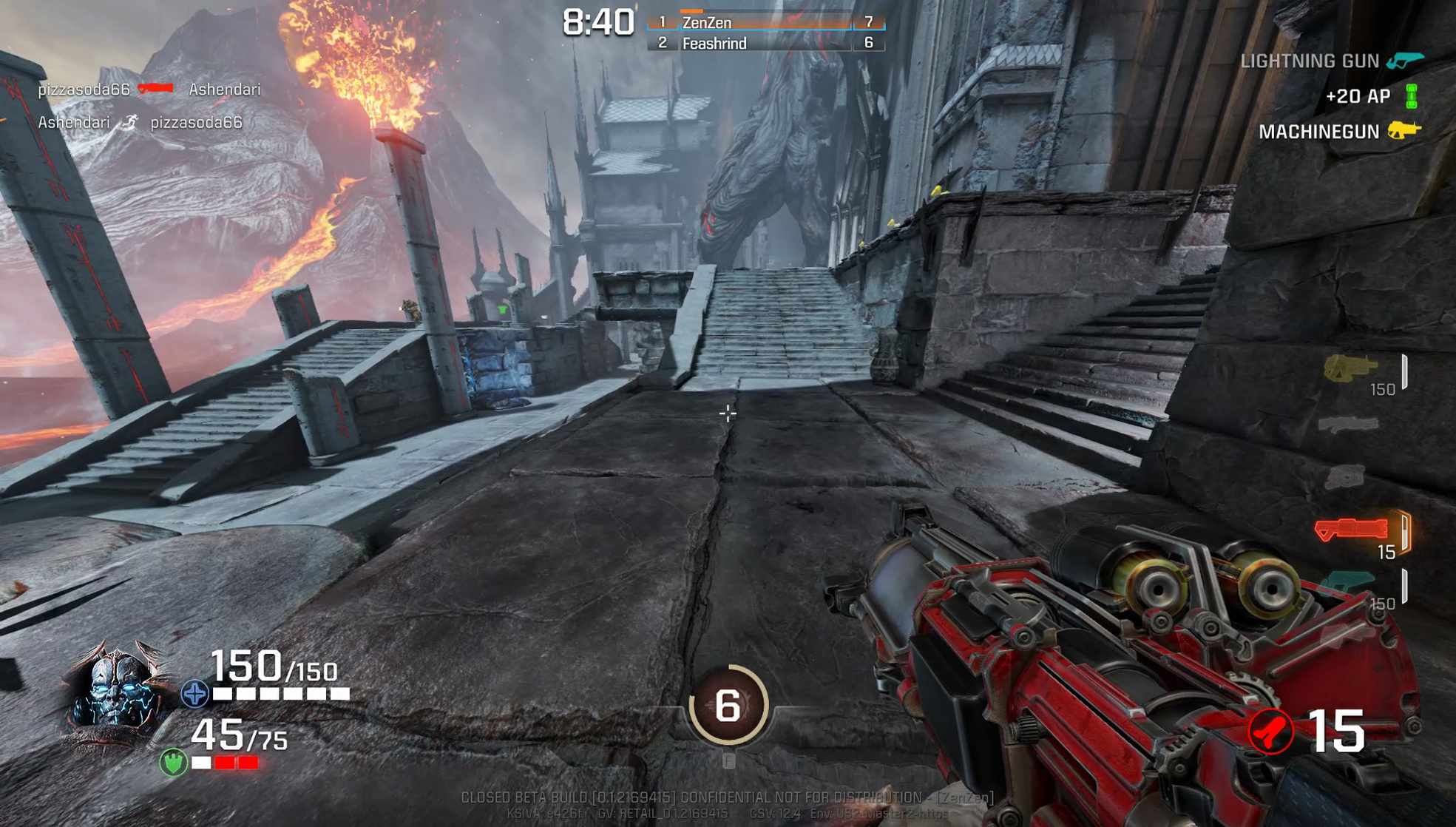Click the blue health cross icon
The height and width of the screenshot is (827, 1456).
coord(194,694)
